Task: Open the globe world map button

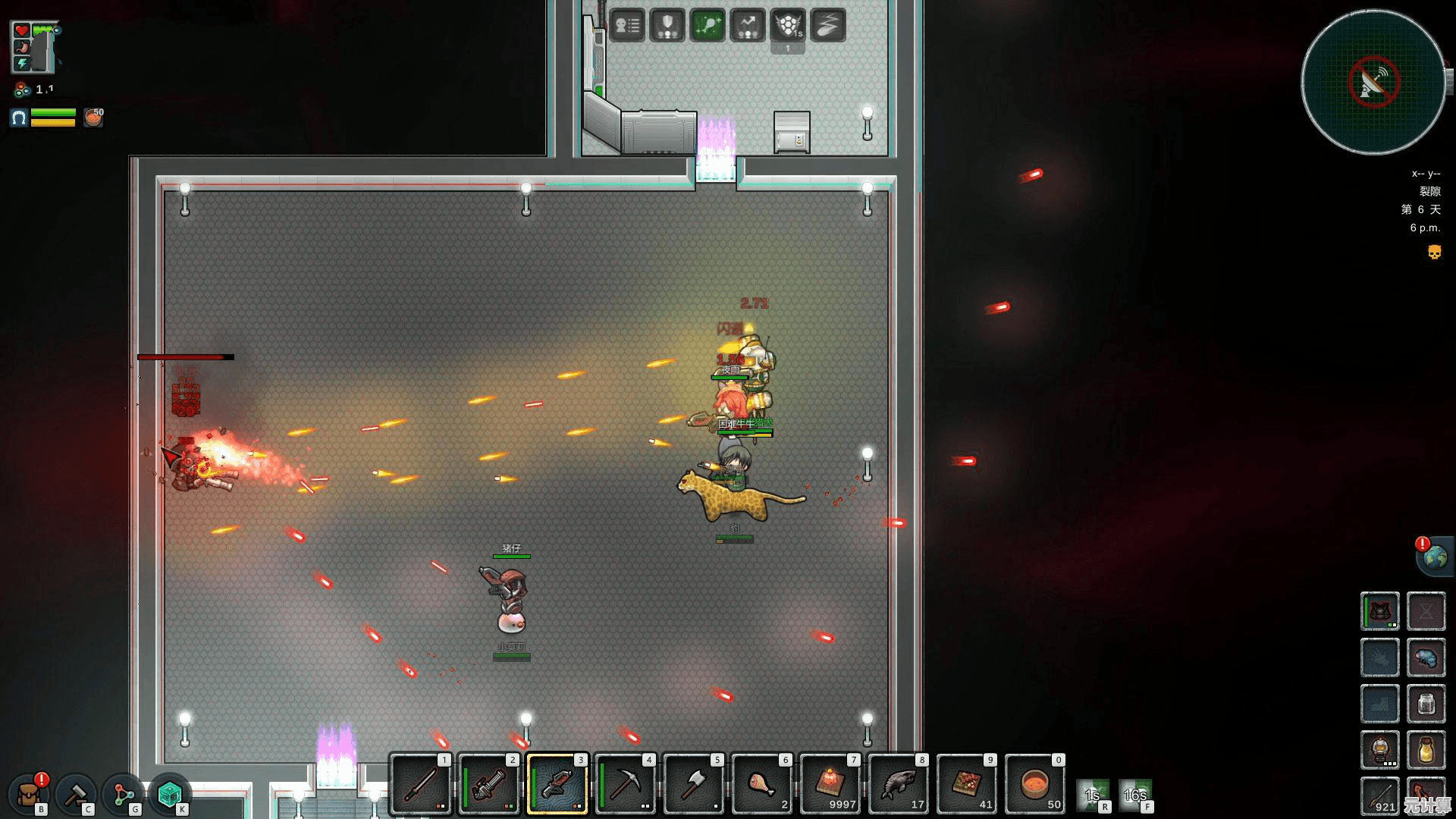Action: tap(1435, 557)
